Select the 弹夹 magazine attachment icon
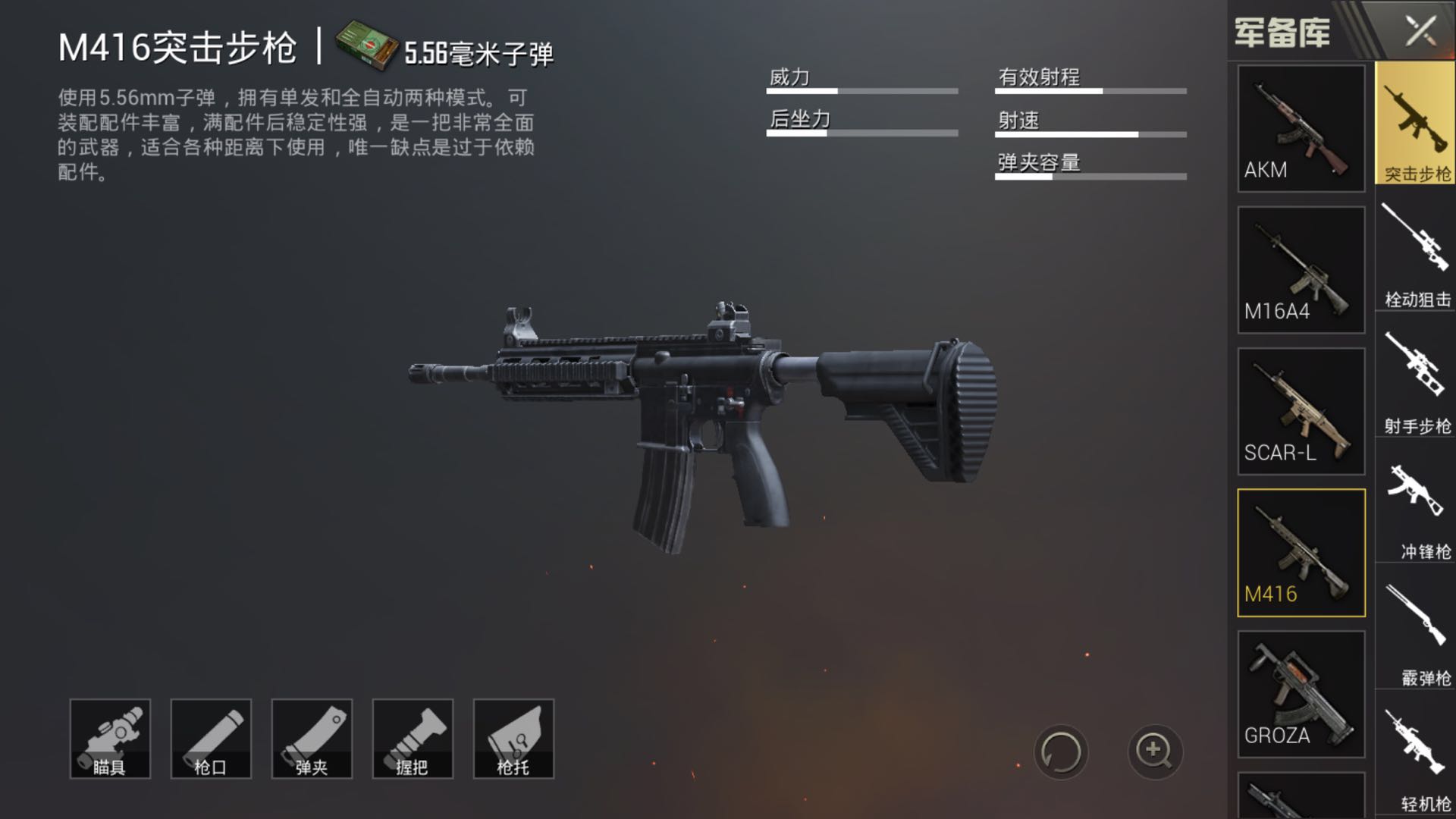Viewport: 1456px width, 819px height. (x=311, y=738)
